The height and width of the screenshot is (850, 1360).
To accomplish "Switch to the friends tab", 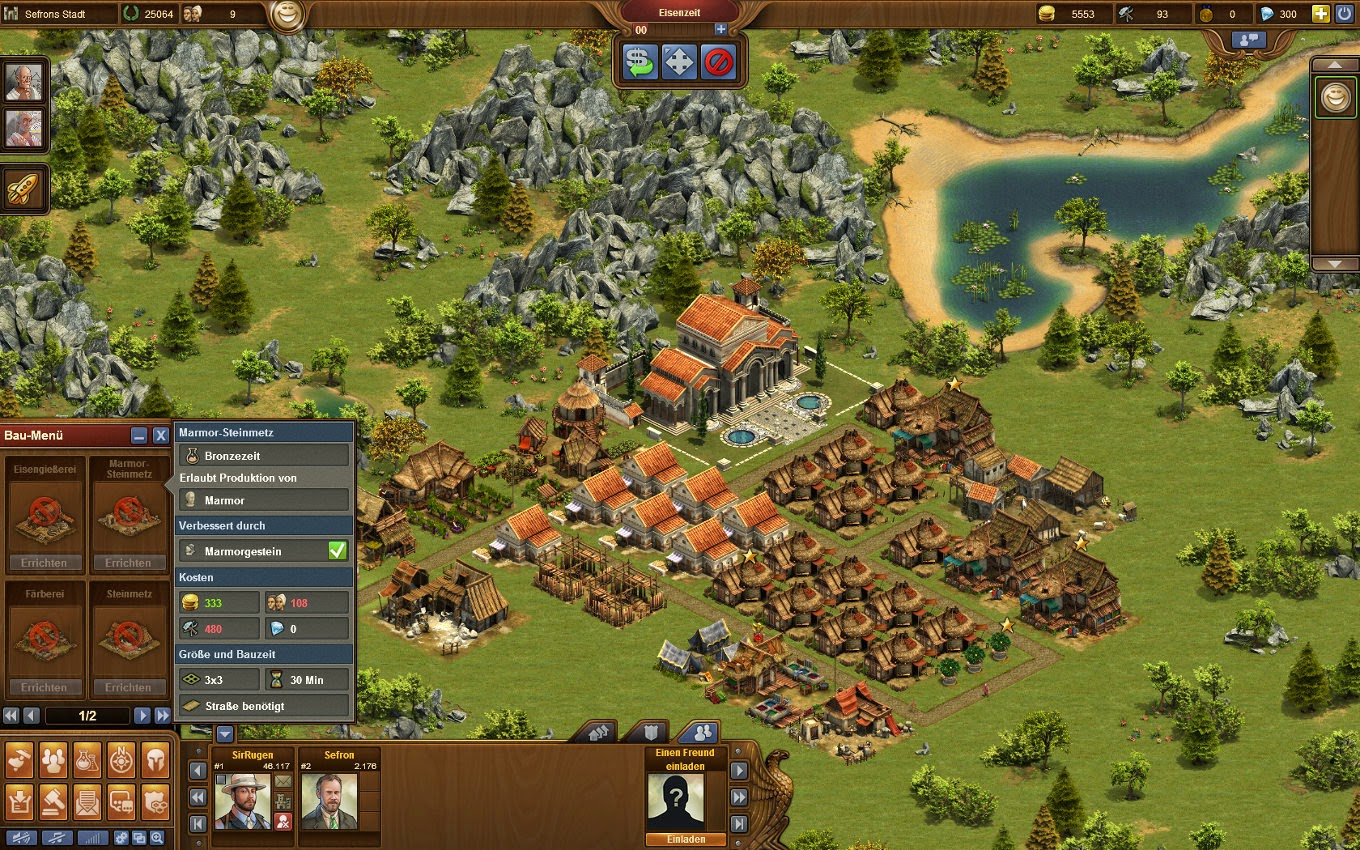I will [703, 732].
